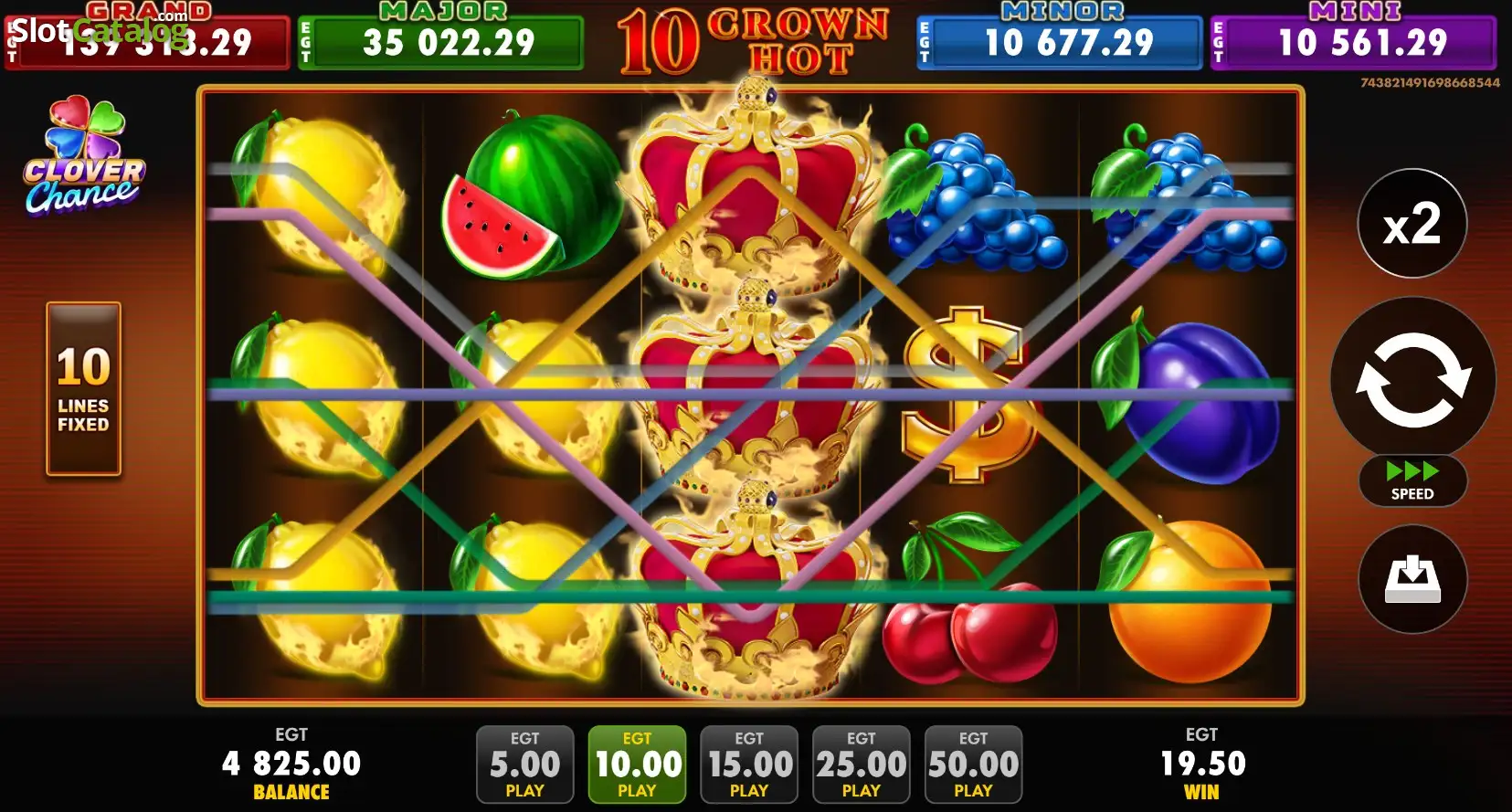
Task: Pick the 25.00 play bet
Action: point(861,765)
